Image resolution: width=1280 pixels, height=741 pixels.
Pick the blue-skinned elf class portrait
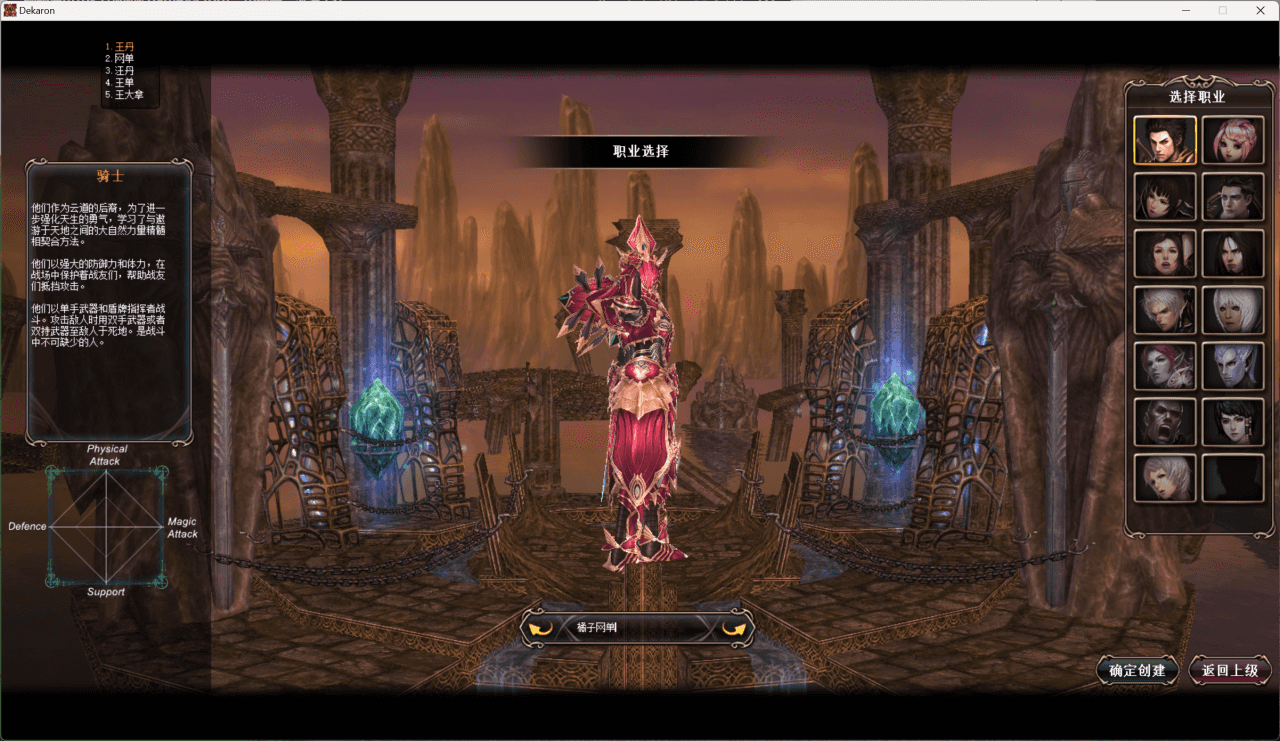click(x=1232, y=365)
